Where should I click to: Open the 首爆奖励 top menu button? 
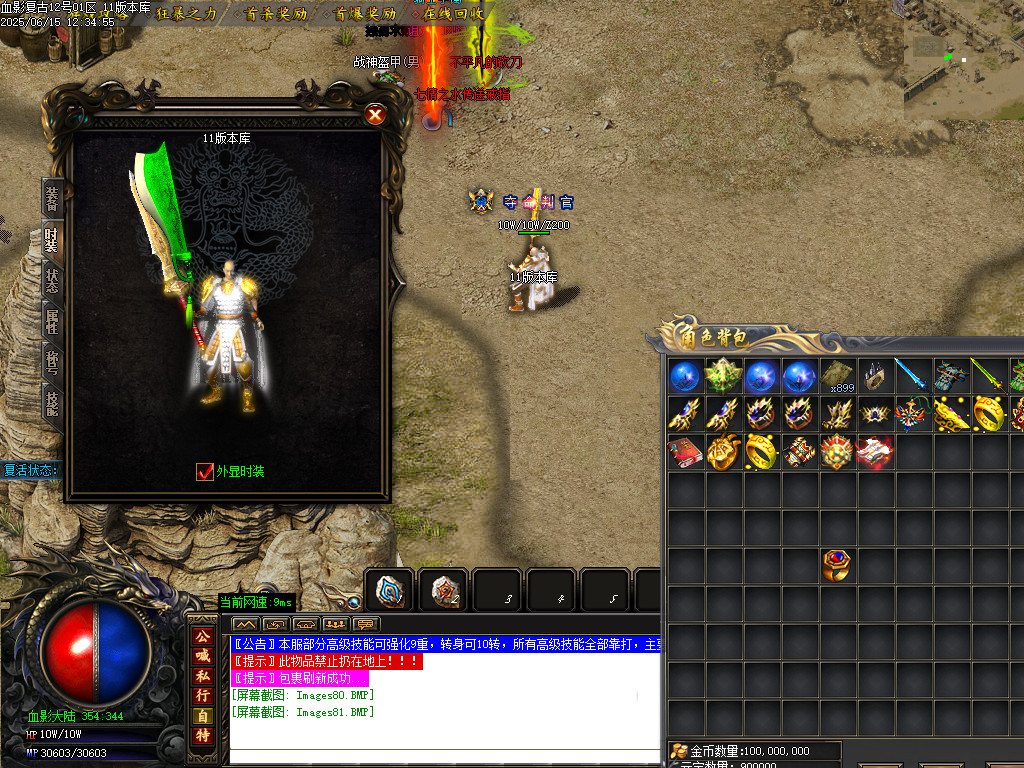(364, 14)
